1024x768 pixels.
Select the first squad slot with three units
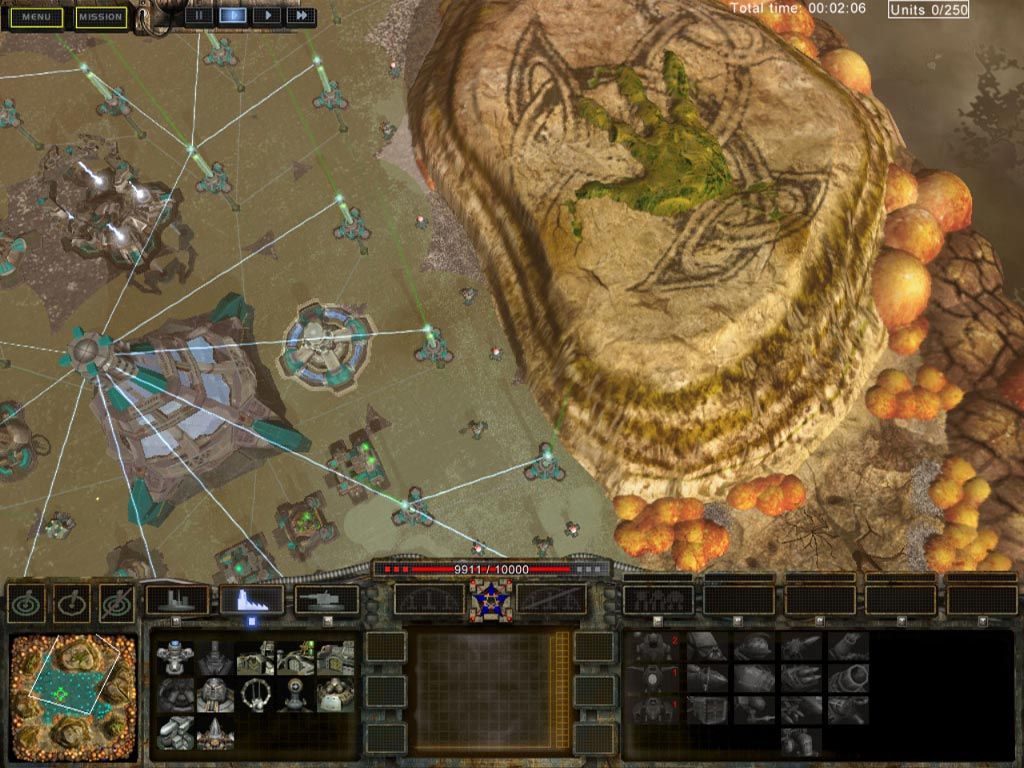click(657, 600)
